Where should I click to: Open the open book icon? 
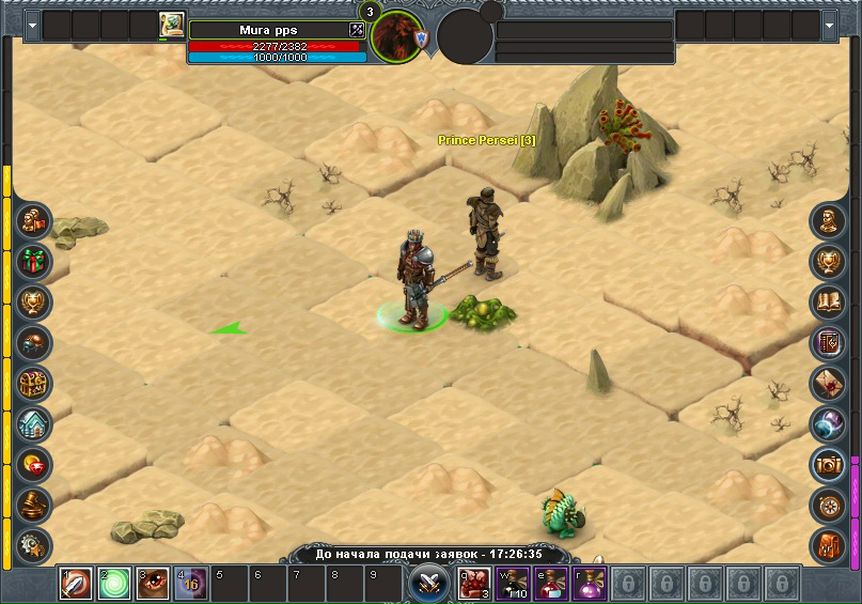click(829, 301)
